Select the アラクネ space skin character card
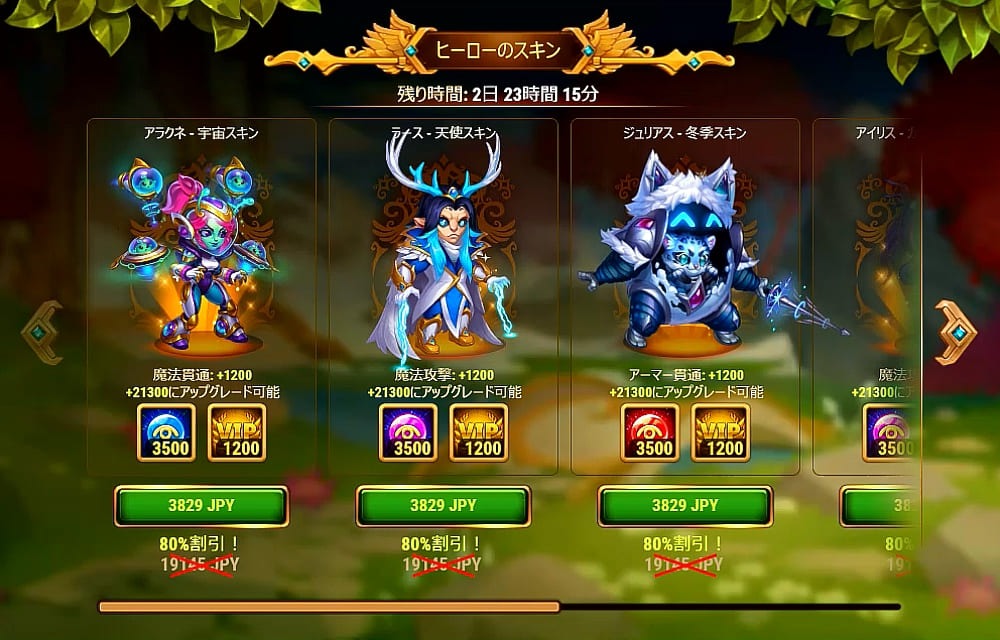The width and height of the screenshot is (1000, 640). click(x=201, y=260)
